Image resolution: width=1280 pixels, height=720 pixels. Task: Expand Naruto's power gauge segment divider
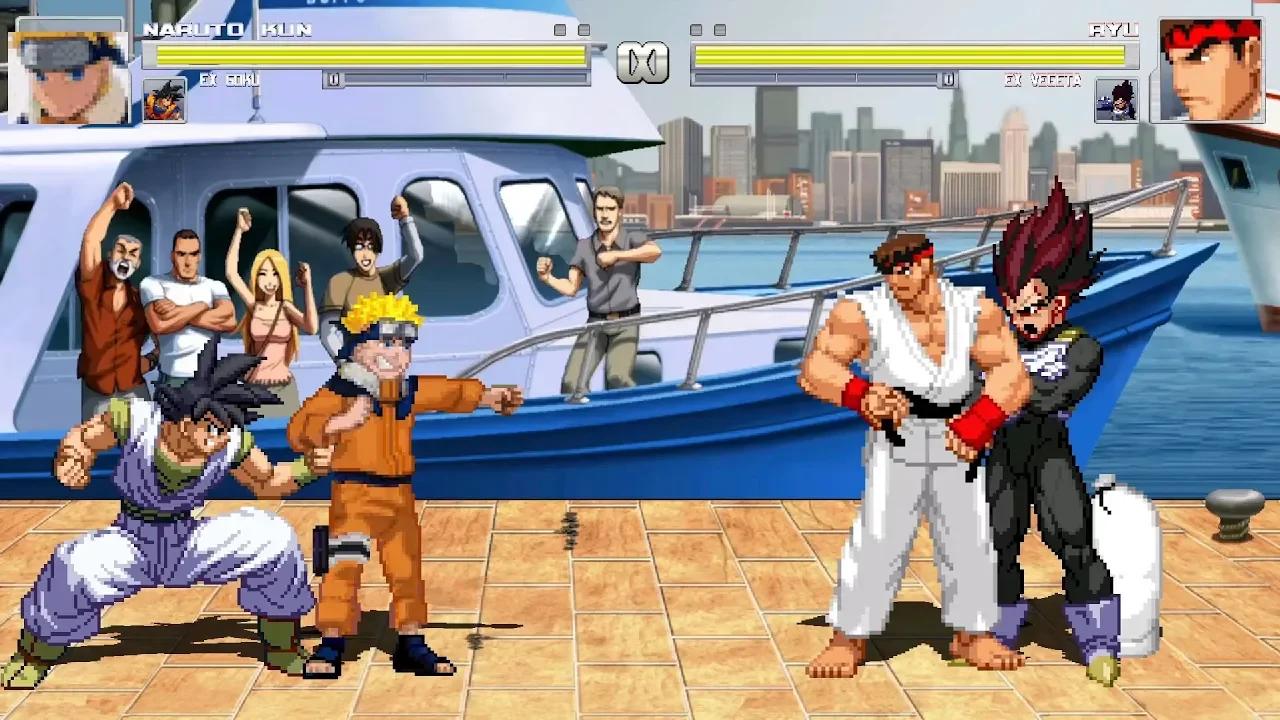424,79
